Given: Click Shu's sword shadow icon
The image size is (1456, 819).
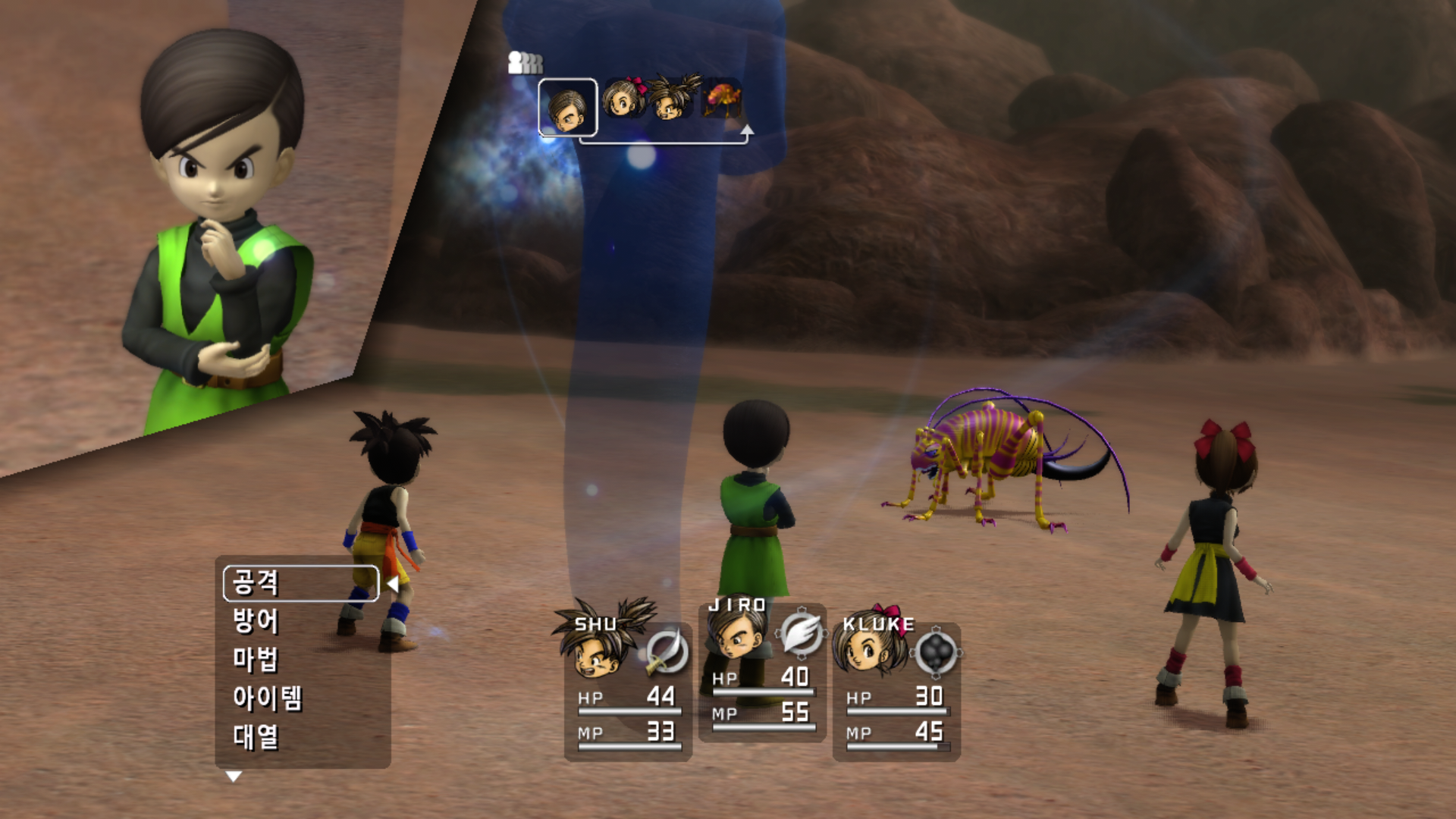Looking at the screenshot, I should 667,652.
